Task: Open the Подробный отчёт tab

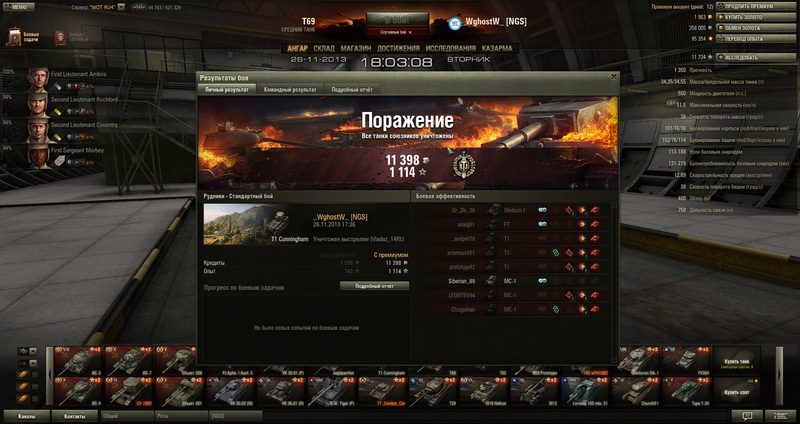Action: [352, 90]
